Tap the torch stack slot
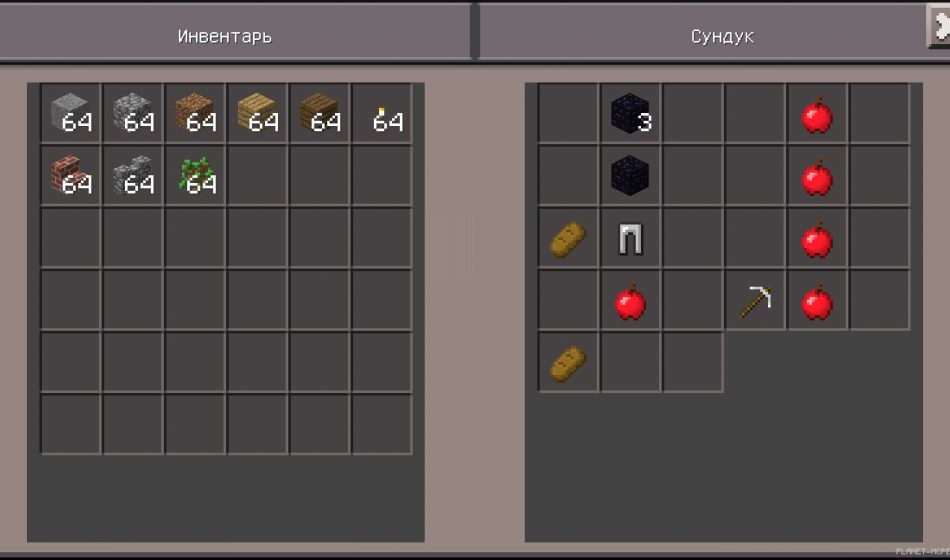The height and width of the screenshot is (560, 950). tap(381, 114)
